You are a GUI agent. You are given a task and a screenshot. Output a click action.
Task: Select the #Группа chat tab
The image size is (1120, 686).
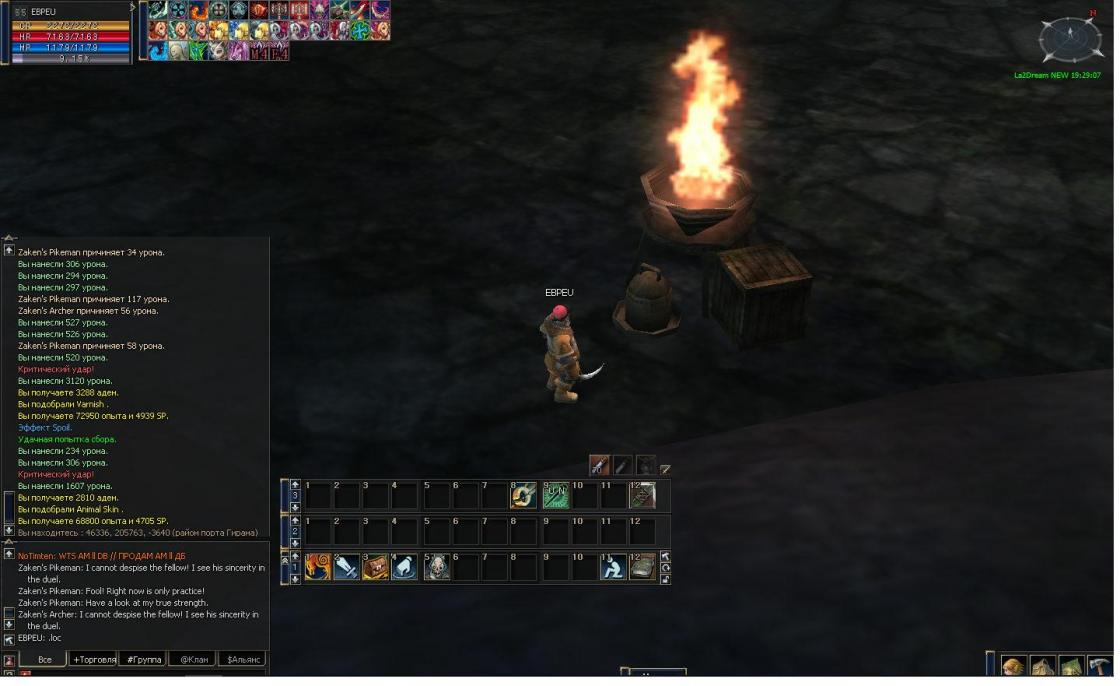click(142, 660)
